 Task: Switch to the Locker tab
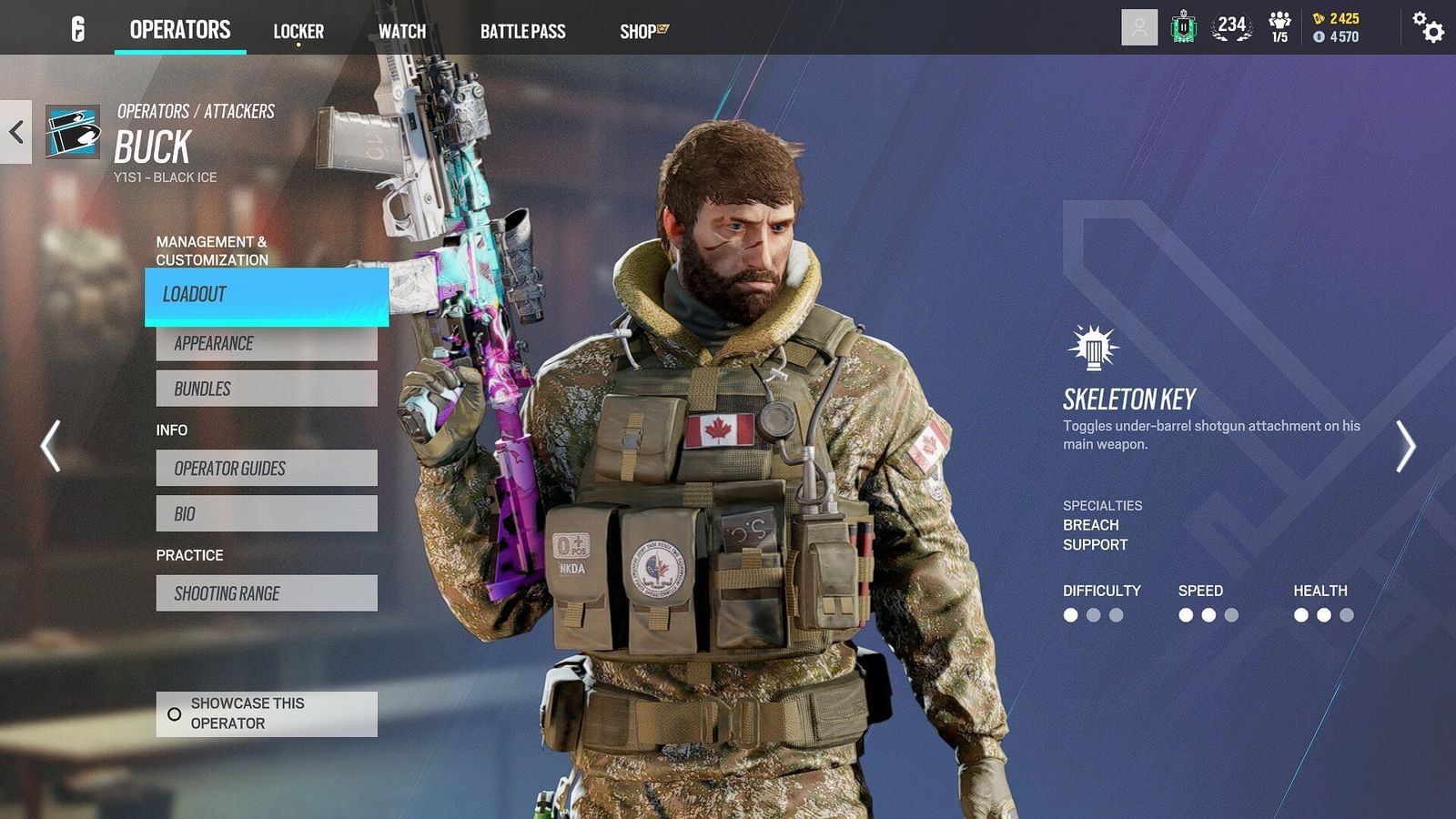coord(298,30)
